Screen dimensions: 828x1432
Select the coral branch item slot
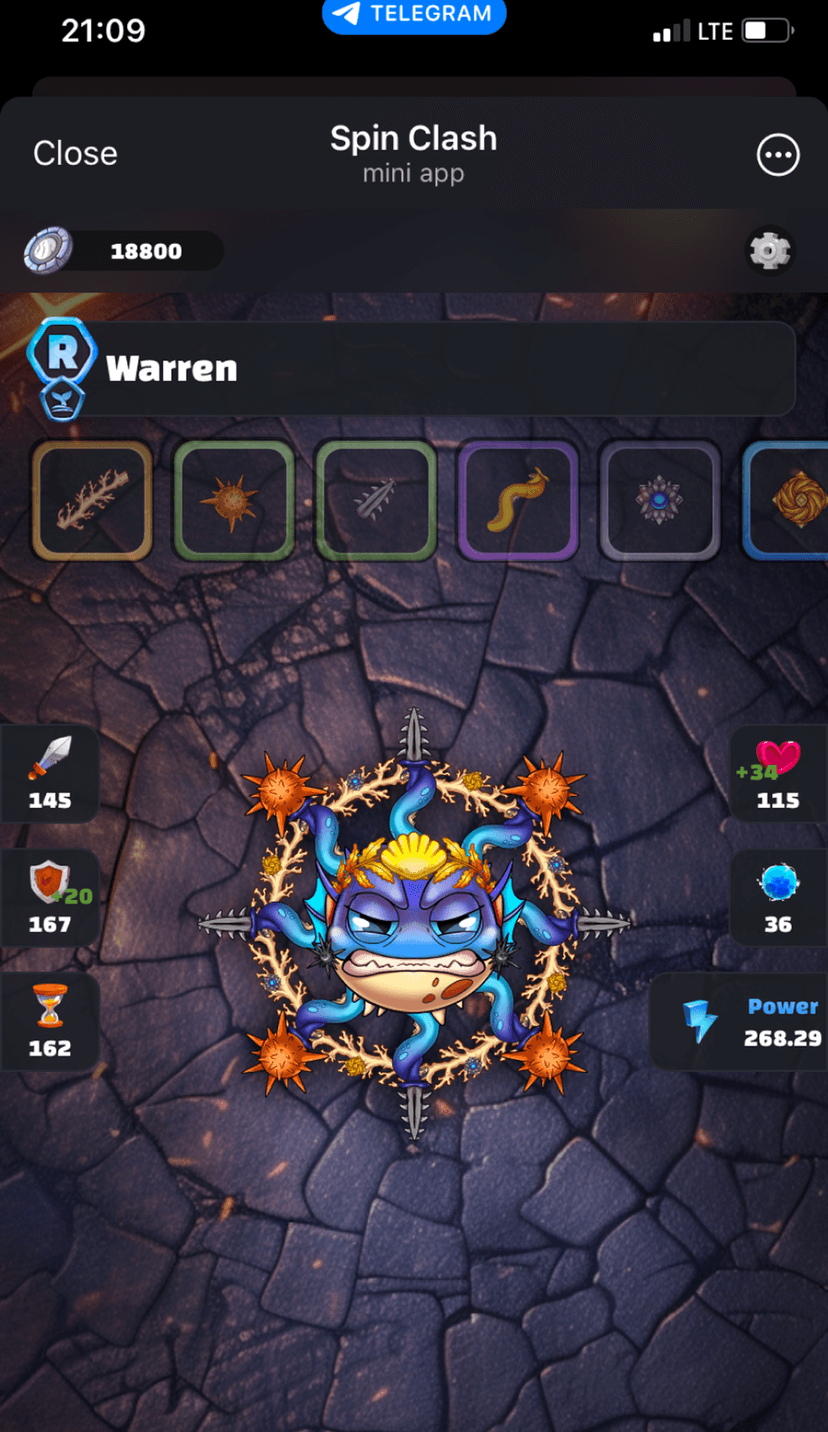click(x=92, y=500)
